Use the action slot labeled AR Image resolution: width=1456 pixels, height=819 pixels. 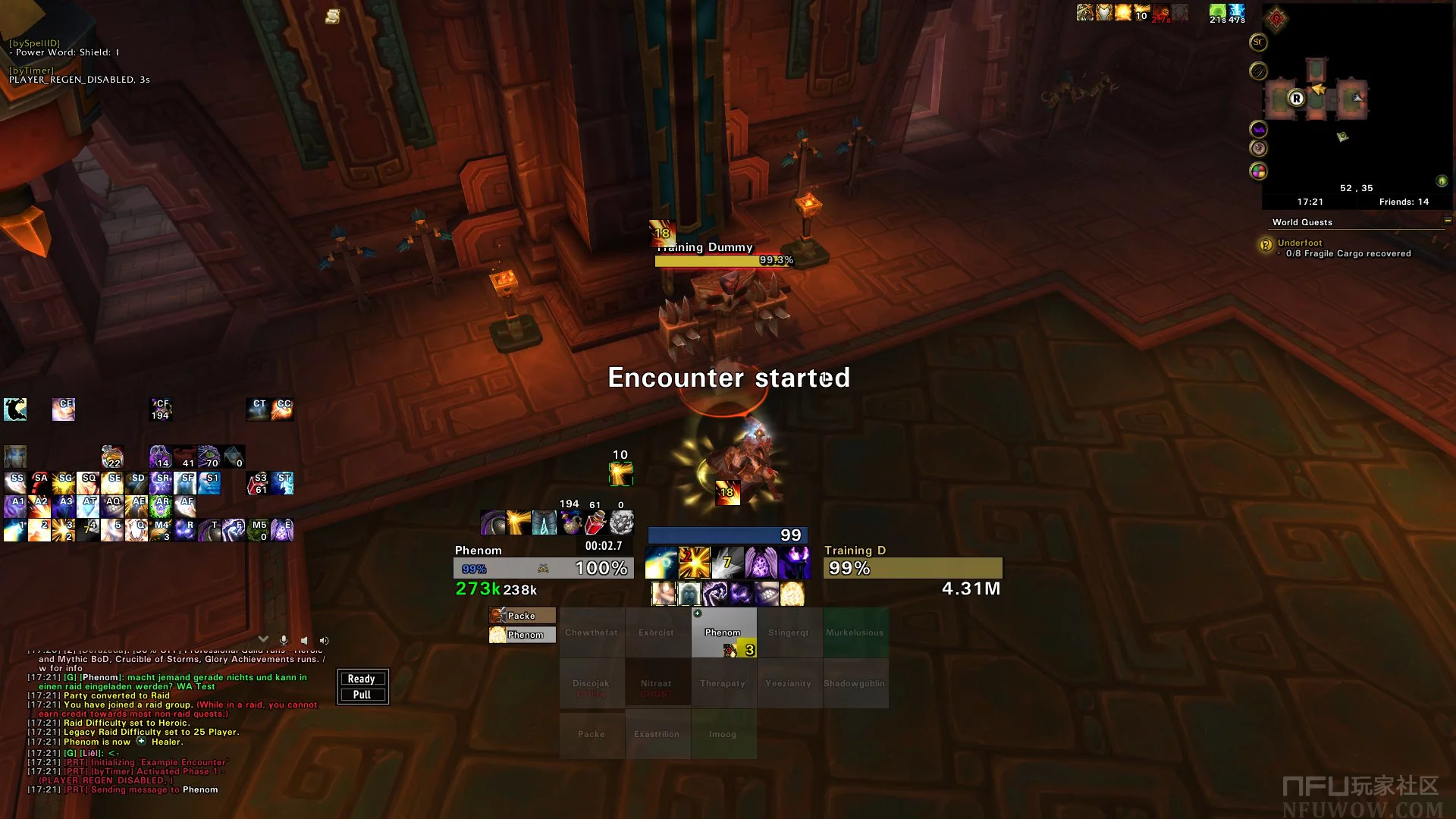(x=161, y=506)
